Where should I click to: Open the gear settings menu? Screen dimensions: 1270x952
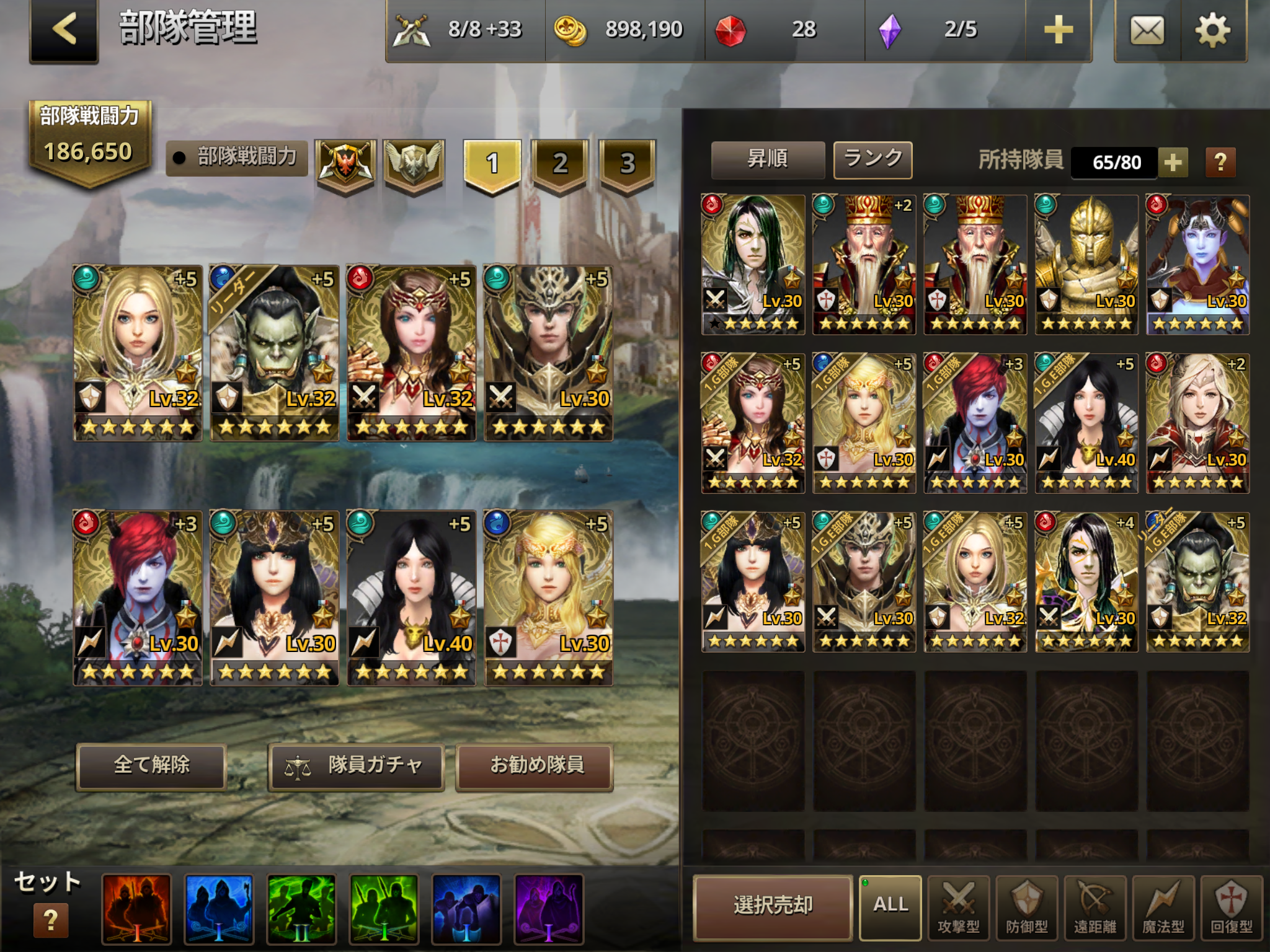pos(1212,30)
